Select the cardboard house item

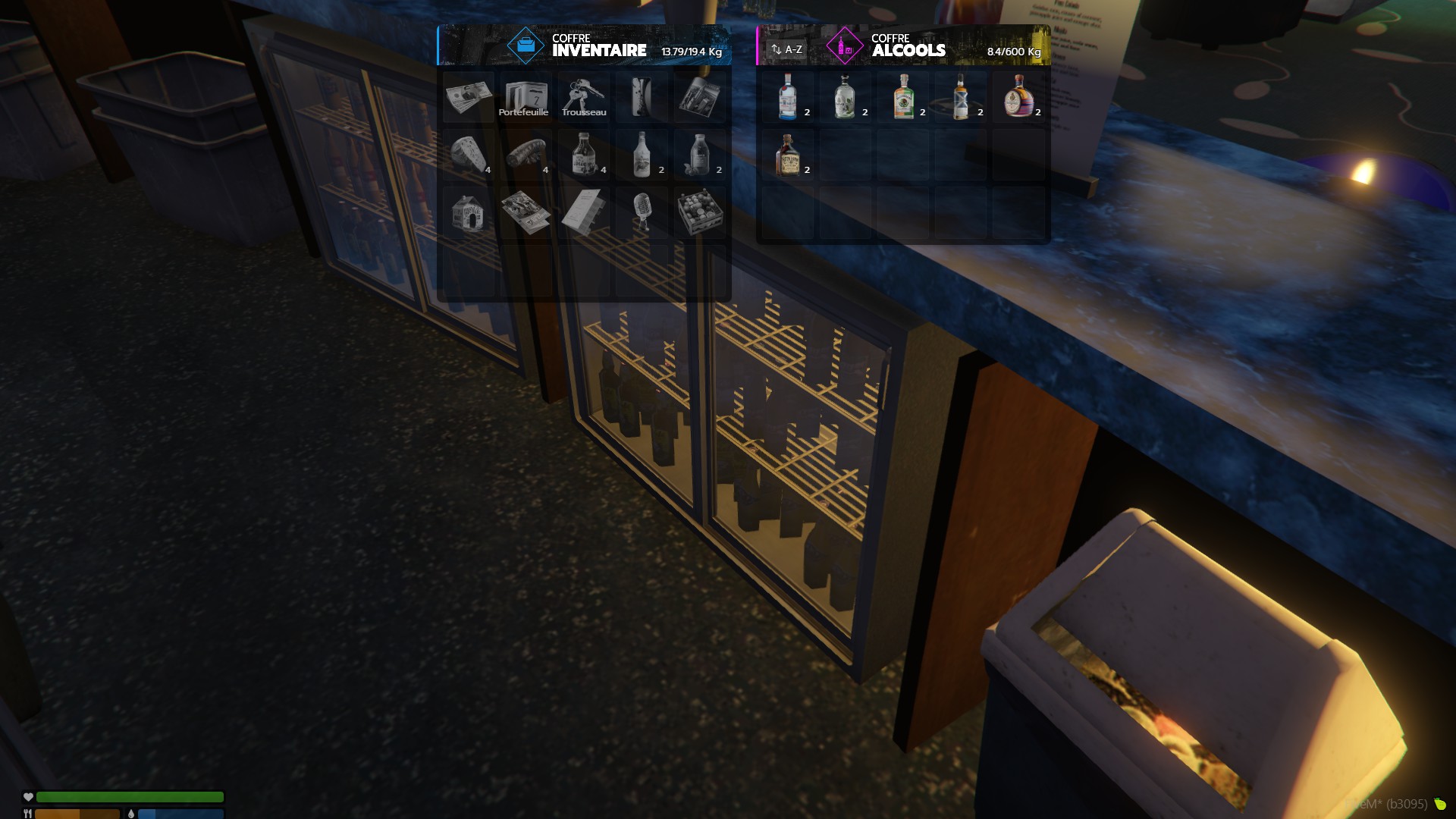coord(469,212)
